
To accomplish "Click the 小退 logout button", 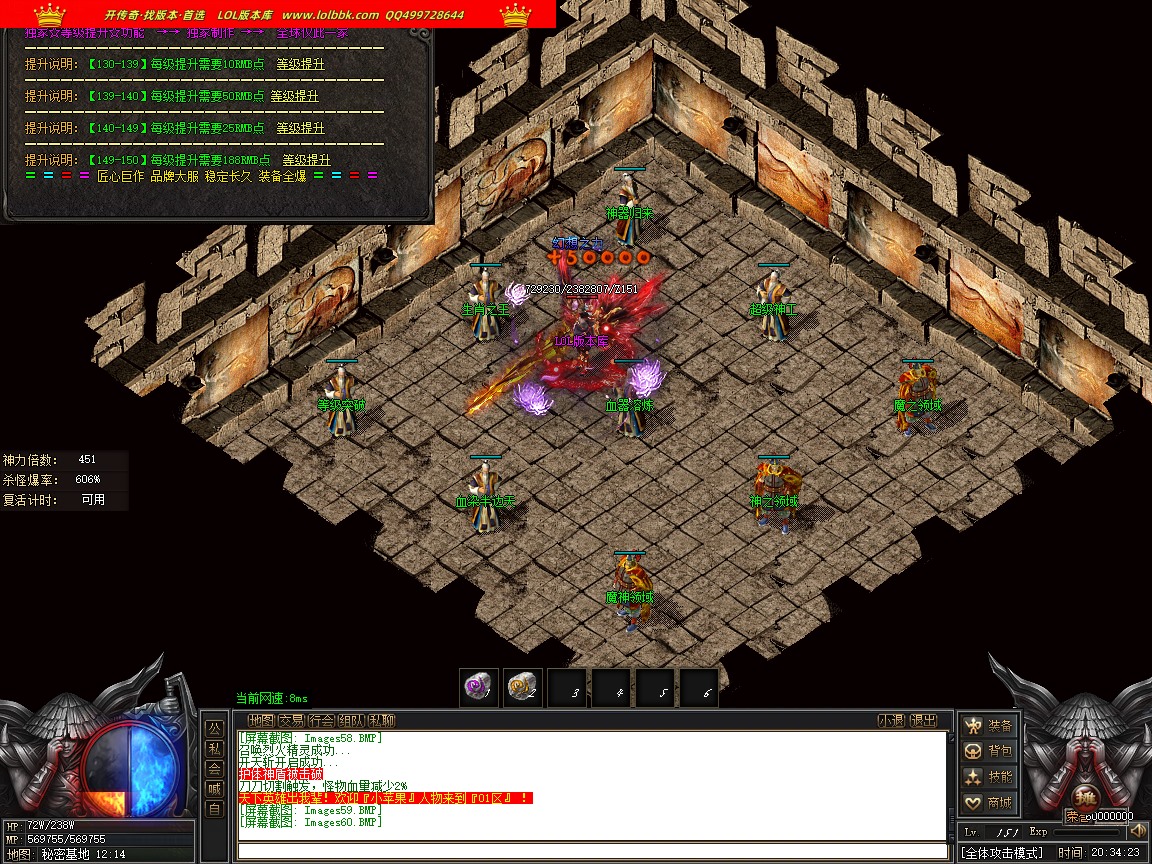I will [x=892, y=721].
